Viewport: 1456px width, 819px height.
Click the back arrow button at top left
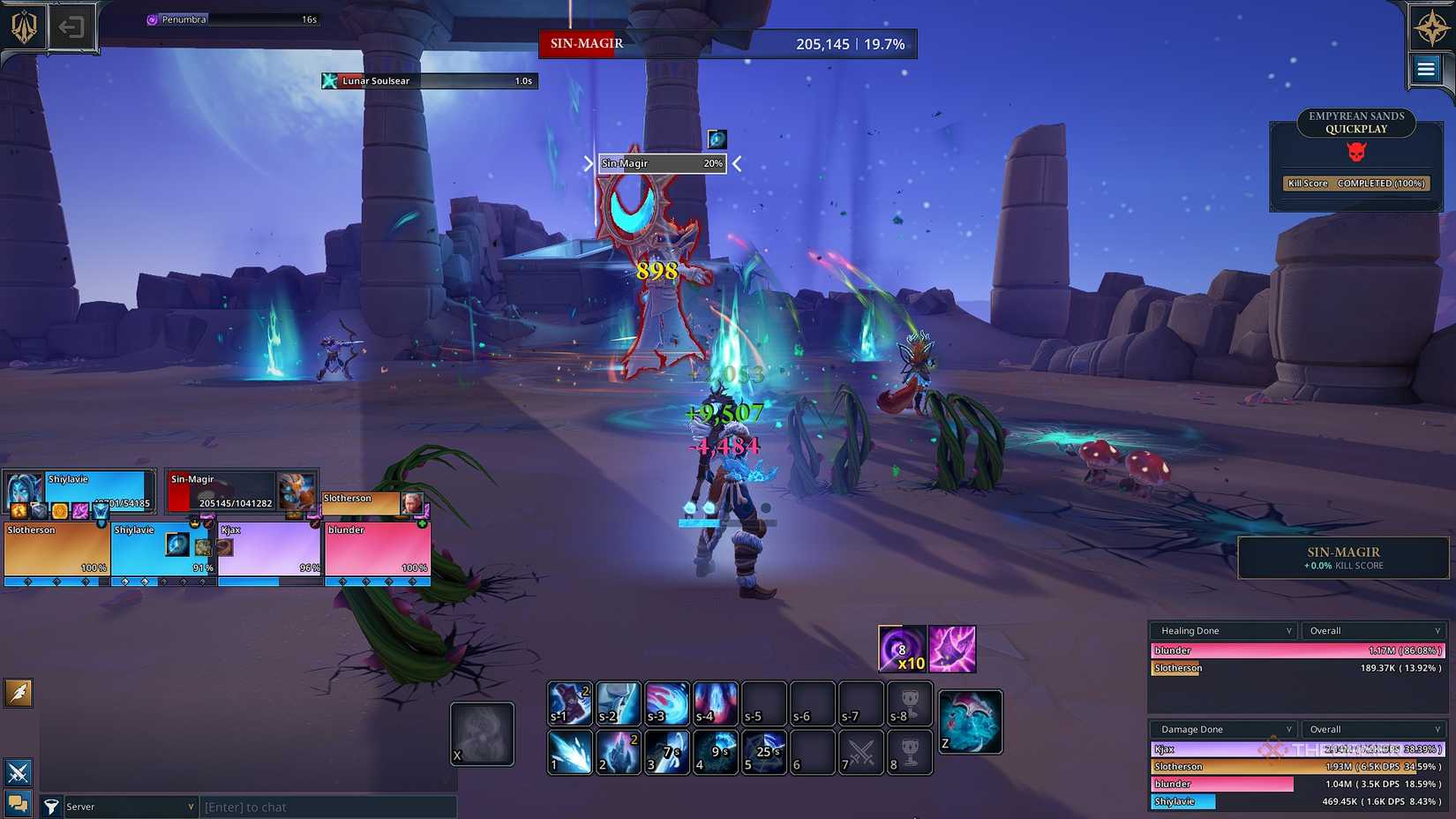pos(72,27)
